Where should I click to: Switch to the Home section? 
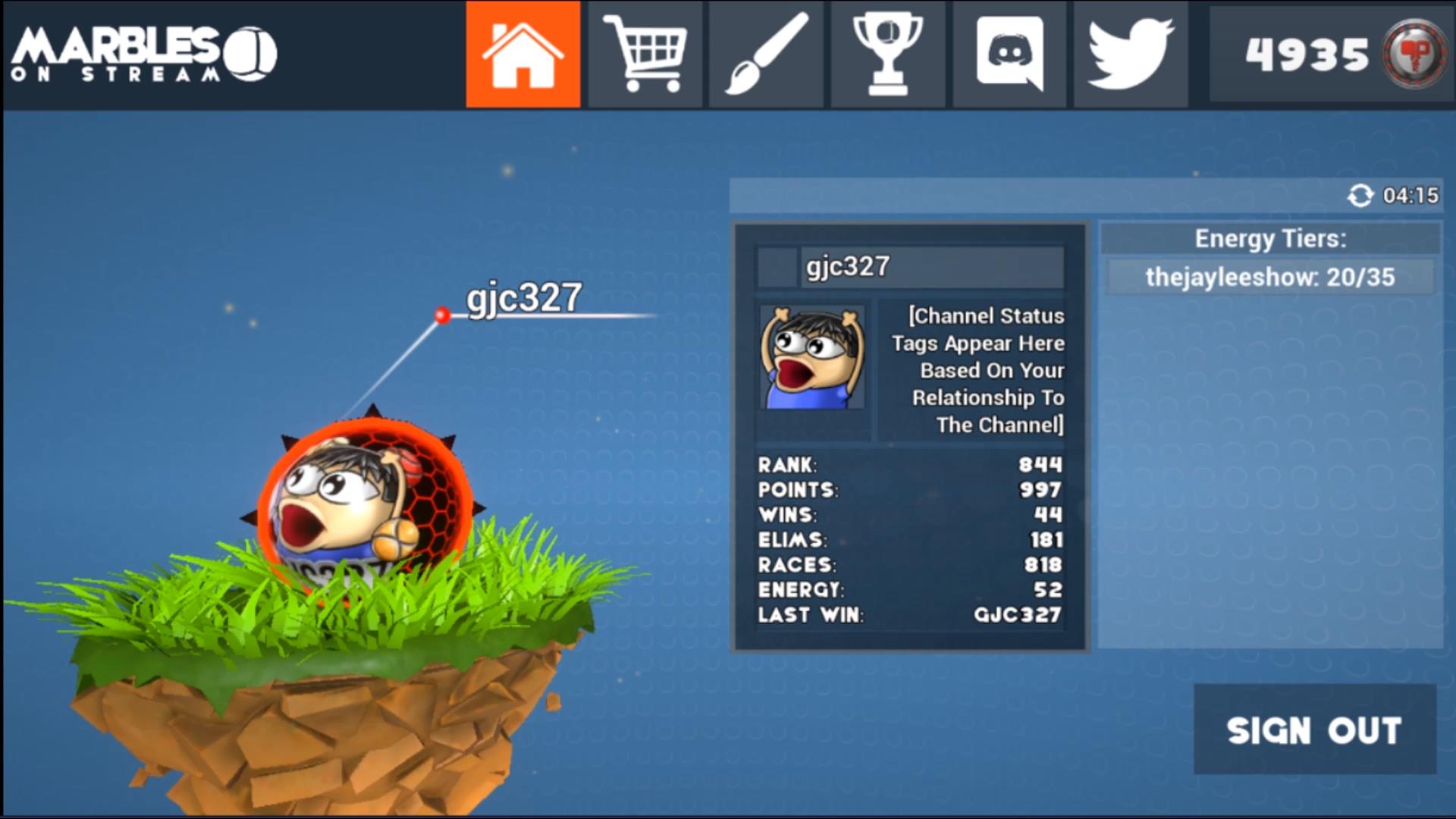(522, 54)
